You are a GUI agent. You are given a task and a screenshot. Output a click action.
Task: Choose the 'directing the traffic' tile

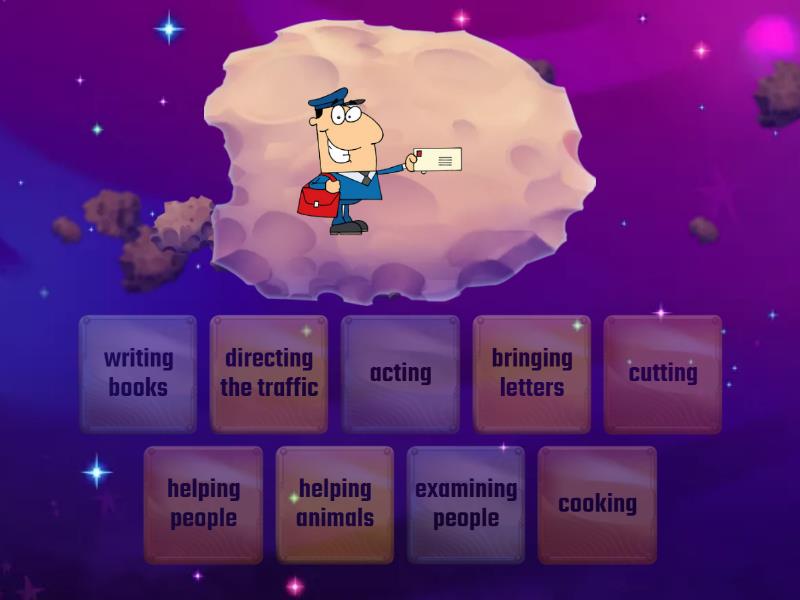point(269,373)
